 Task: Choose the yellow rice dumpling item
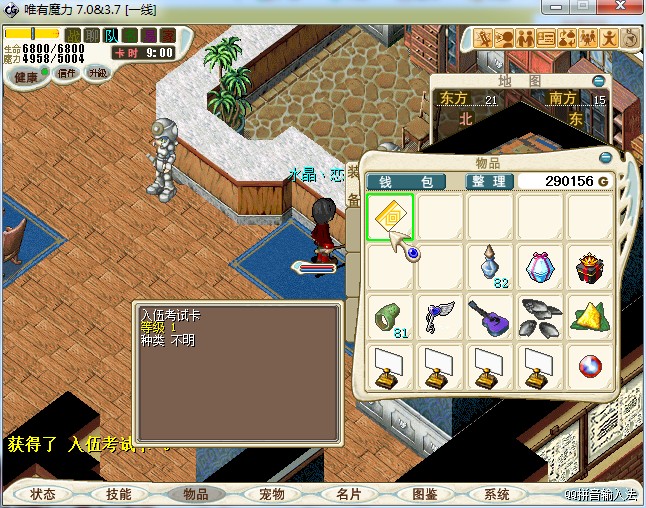(590, 317)
